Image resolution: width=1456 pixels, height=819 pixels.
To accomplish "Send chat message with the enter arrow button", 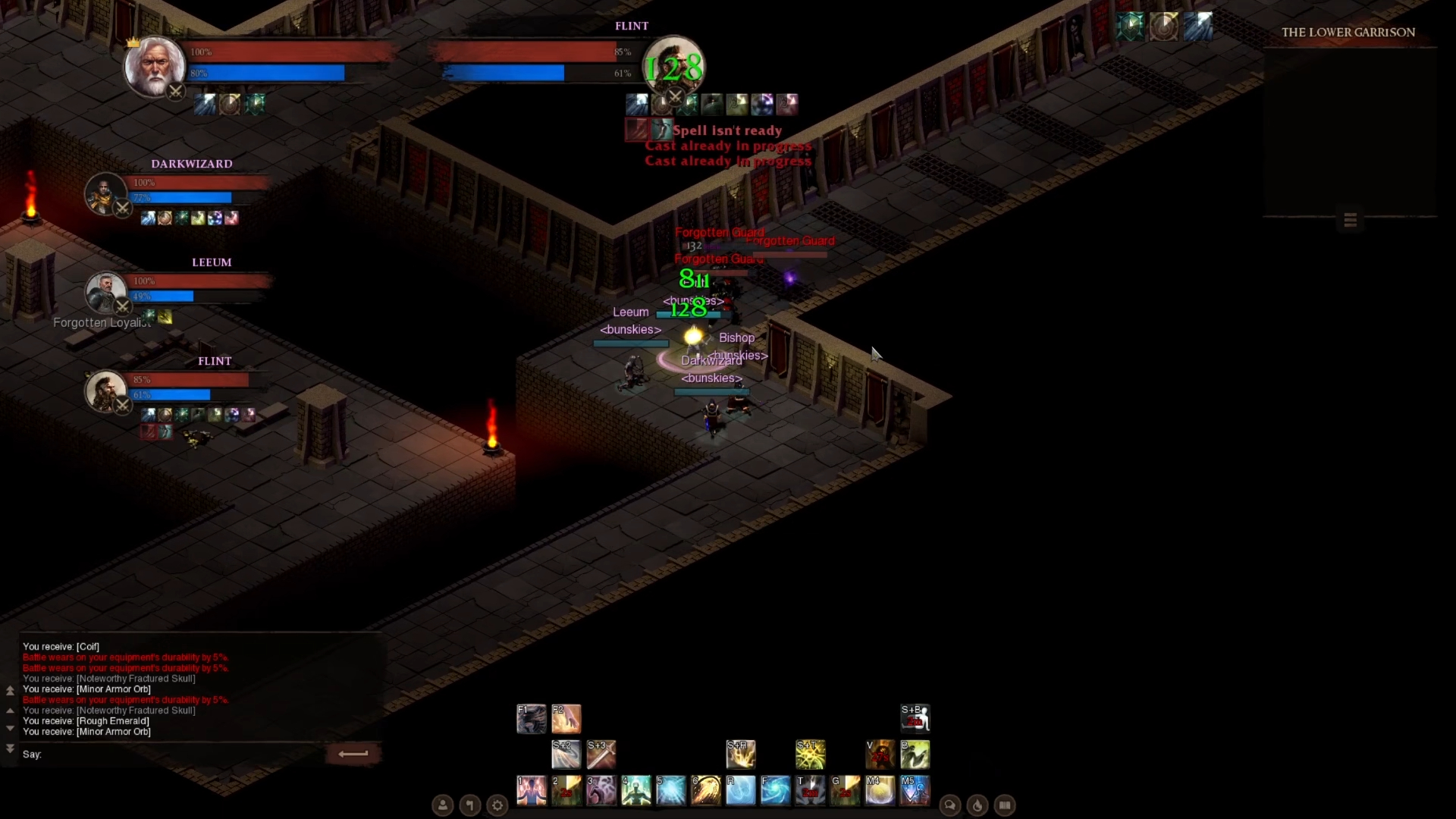I will [353, 754].
